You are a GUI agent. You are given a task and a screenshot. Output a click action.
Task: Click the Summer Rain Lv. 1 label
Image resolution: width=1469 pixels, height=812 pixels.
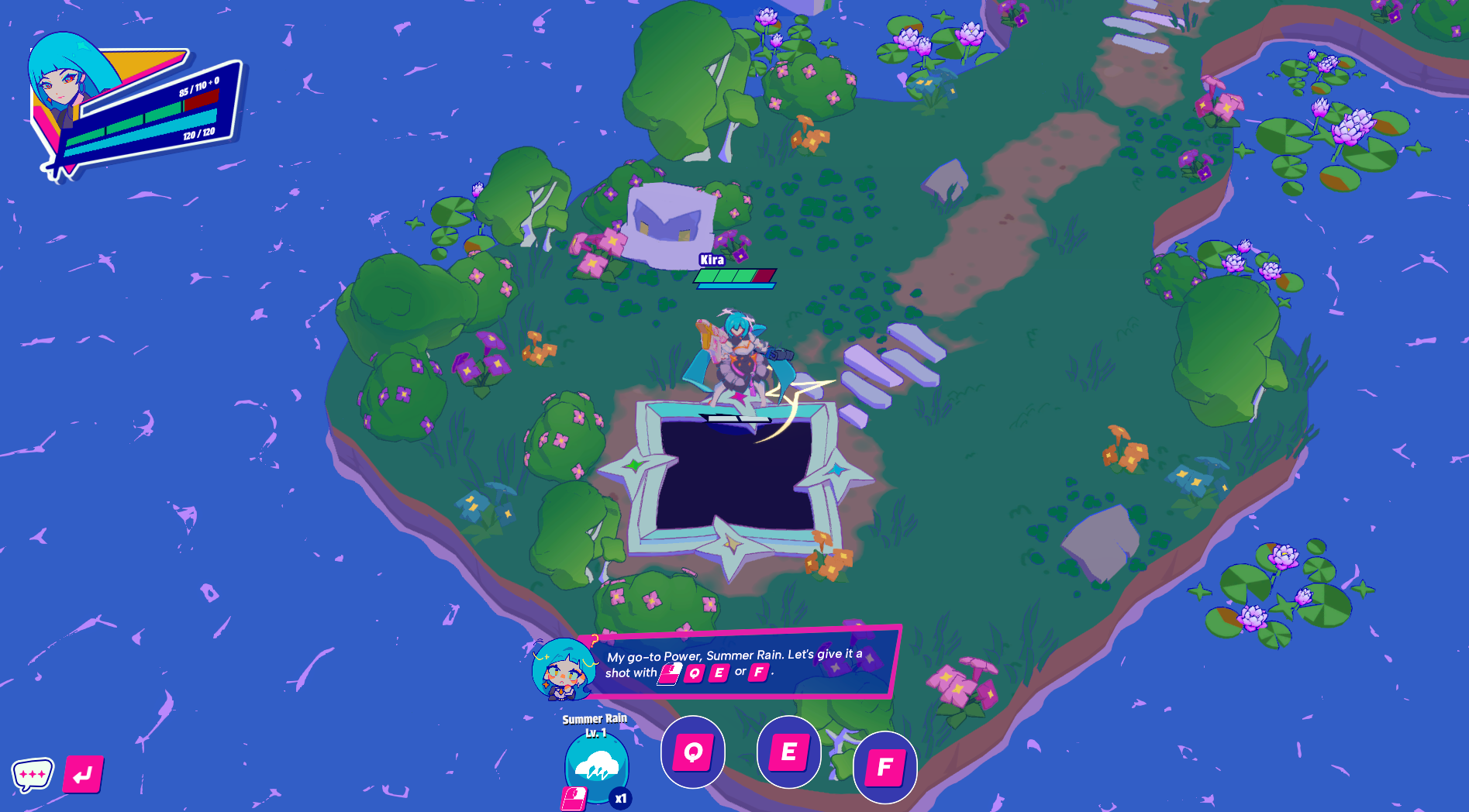[595, 724]
